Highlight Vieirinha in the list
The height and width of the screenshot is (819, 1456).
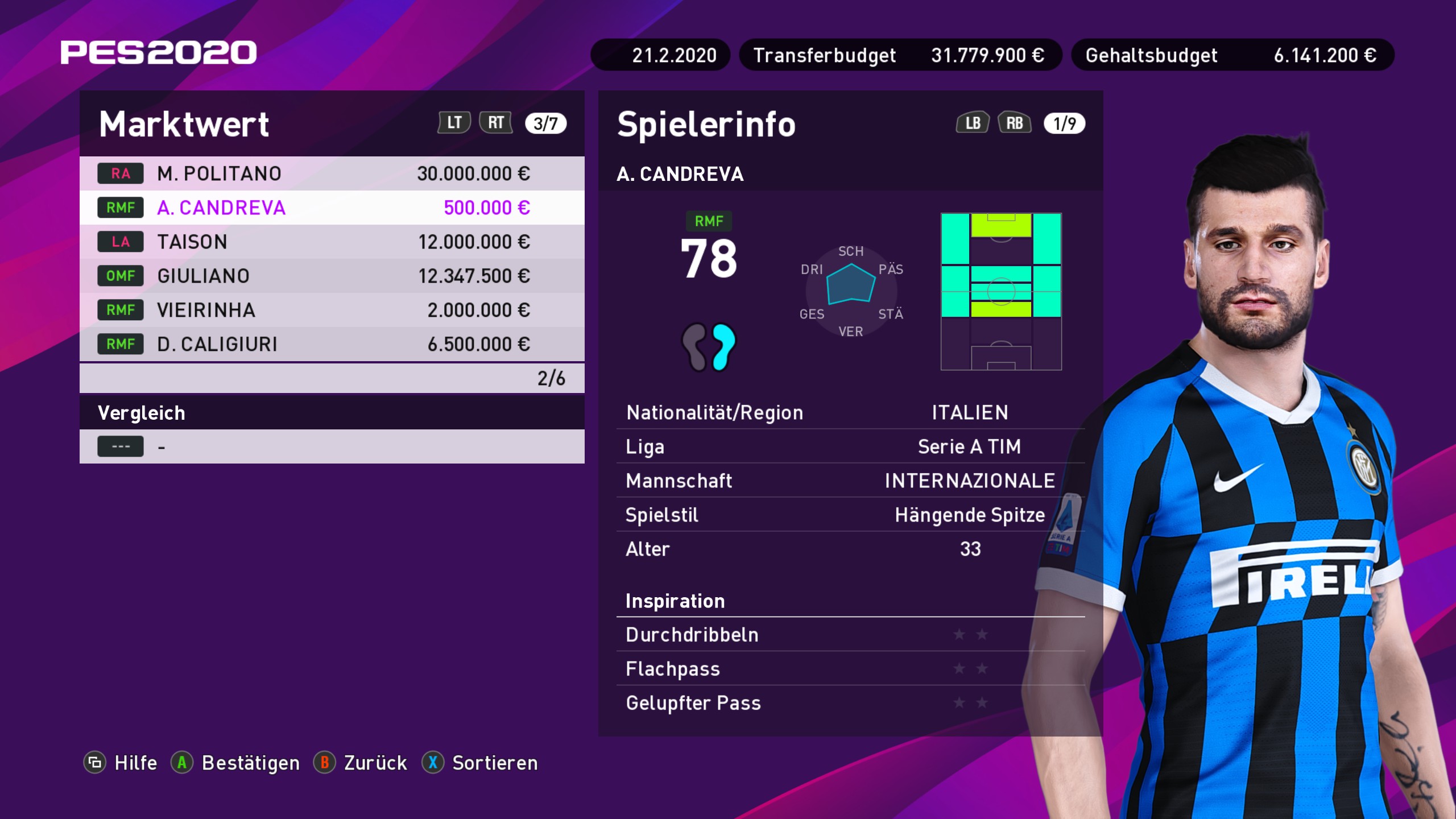pyautogui.click(x=332, y=310)
